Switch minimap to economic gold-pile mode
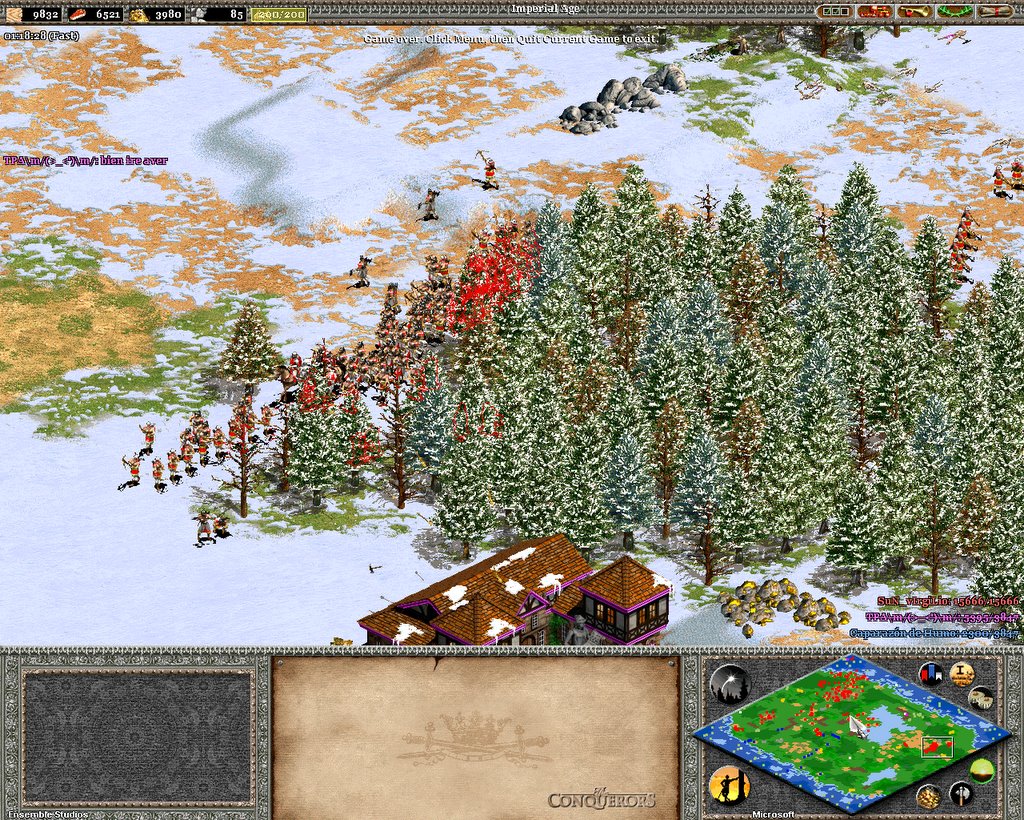1024x820 pixels. click(x=929, y=796)
